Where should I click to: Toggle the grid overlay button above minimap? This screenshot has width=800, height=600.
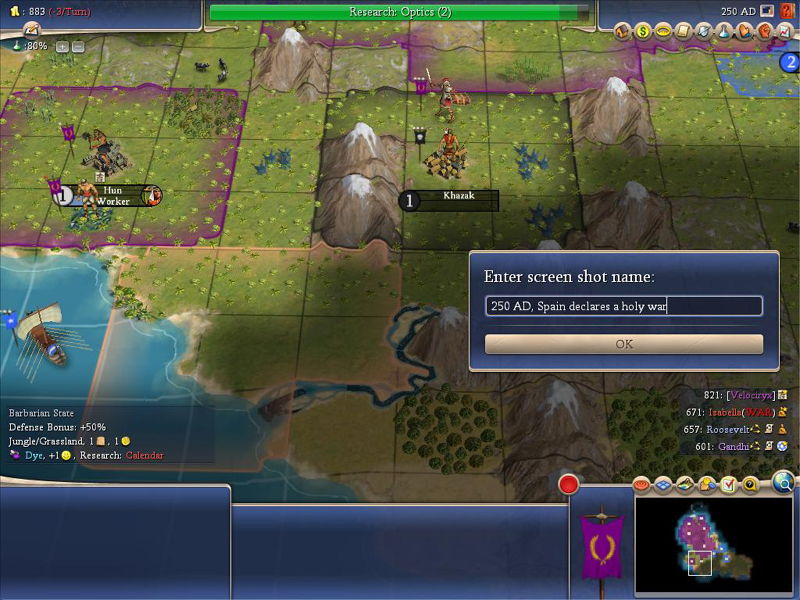663,486
